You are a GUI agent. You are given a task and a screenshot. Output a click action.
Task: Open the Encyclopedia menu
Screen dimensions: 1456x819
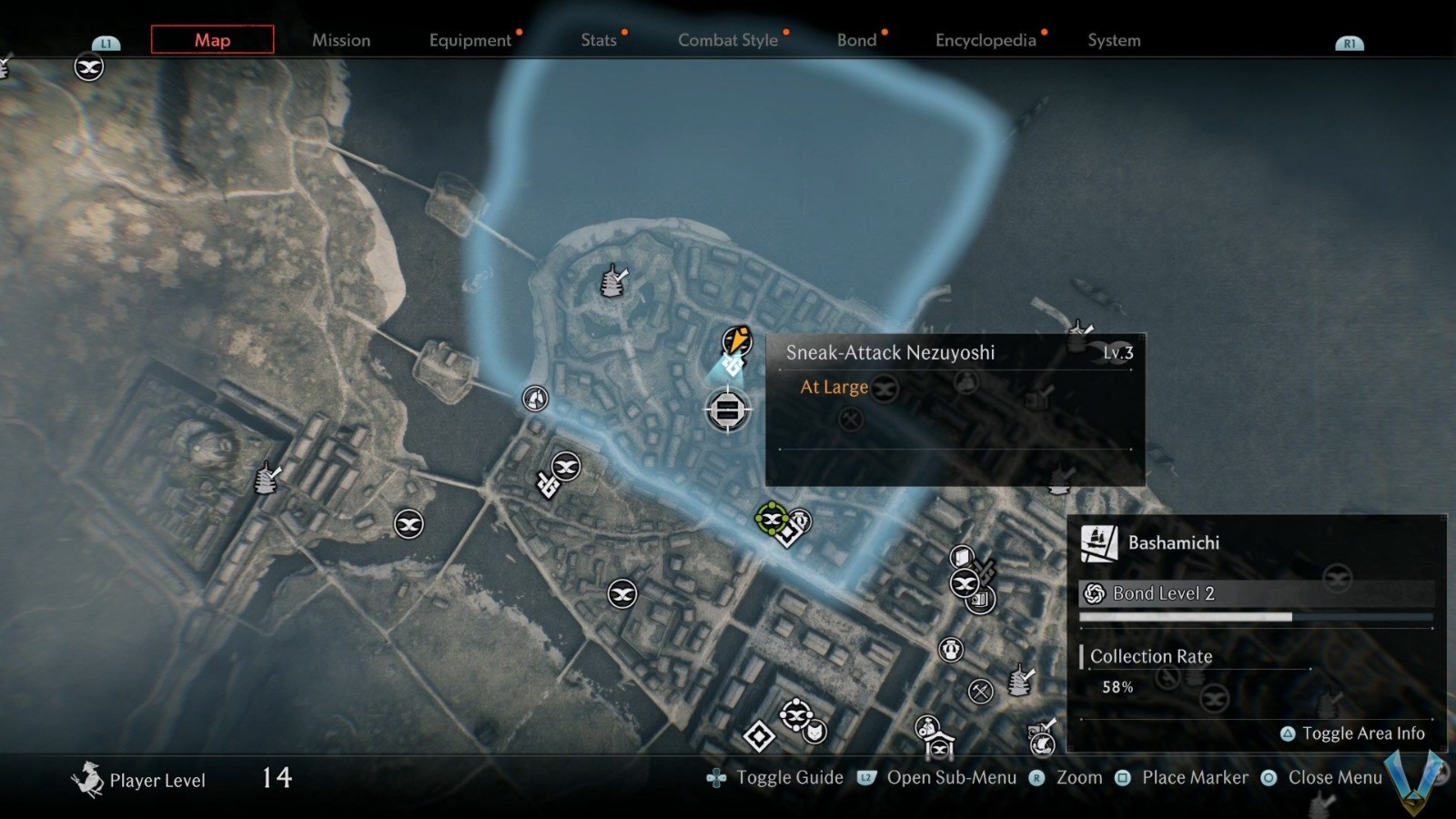[985, 40]
